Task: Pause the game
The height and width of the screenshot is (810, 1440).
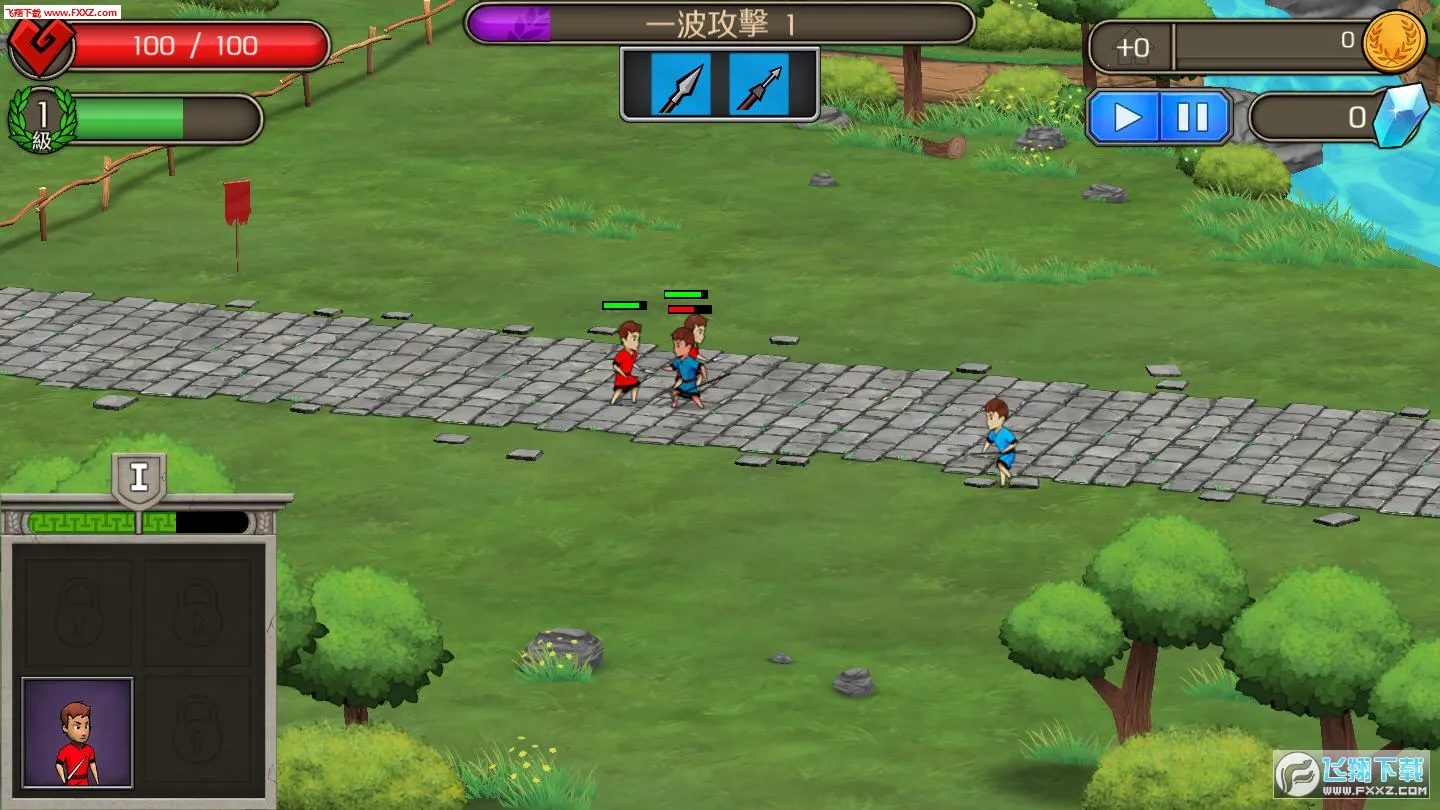Action: (1193, 118)
